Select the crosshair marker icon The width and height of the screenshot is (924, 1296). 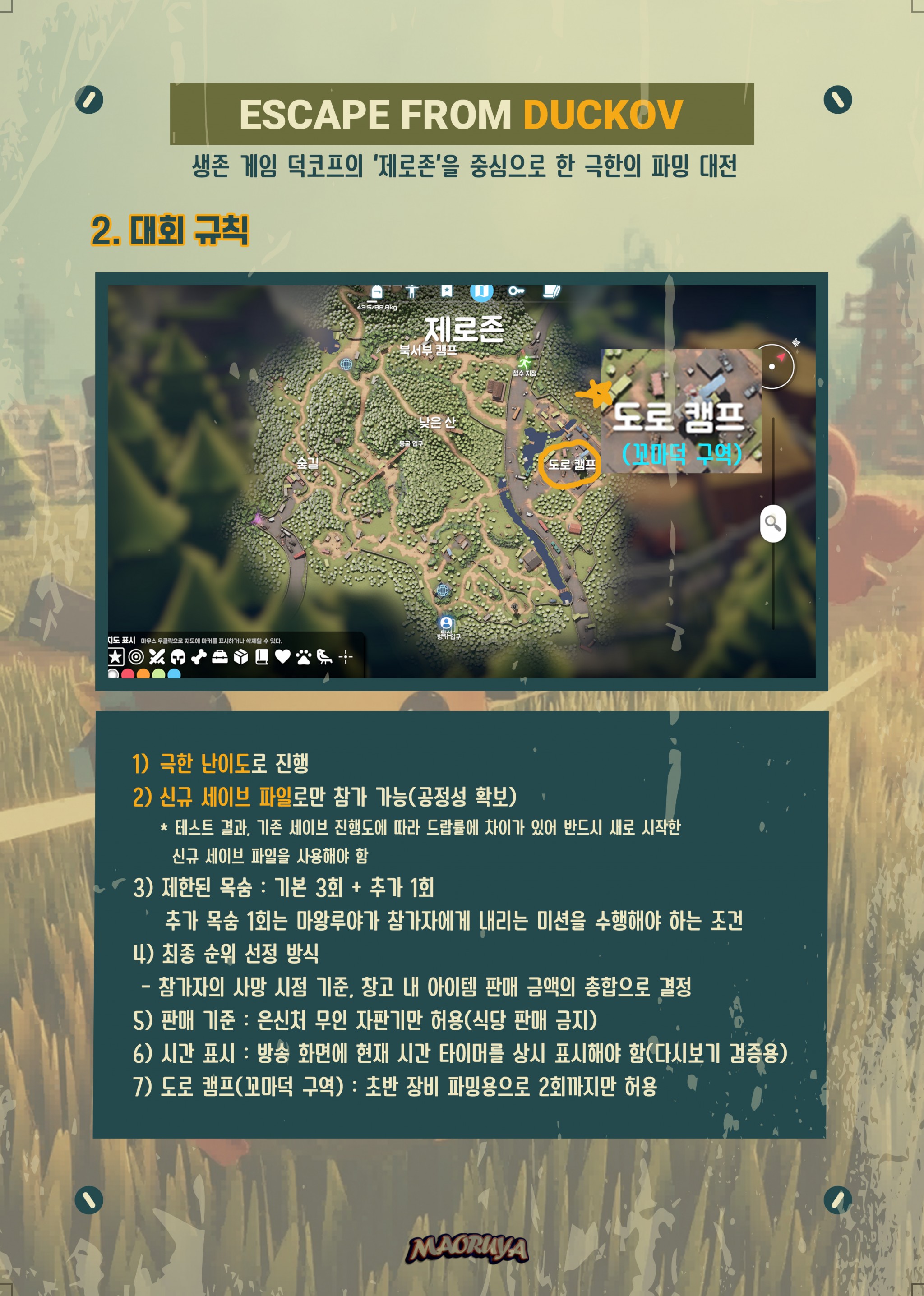[345, 657]
